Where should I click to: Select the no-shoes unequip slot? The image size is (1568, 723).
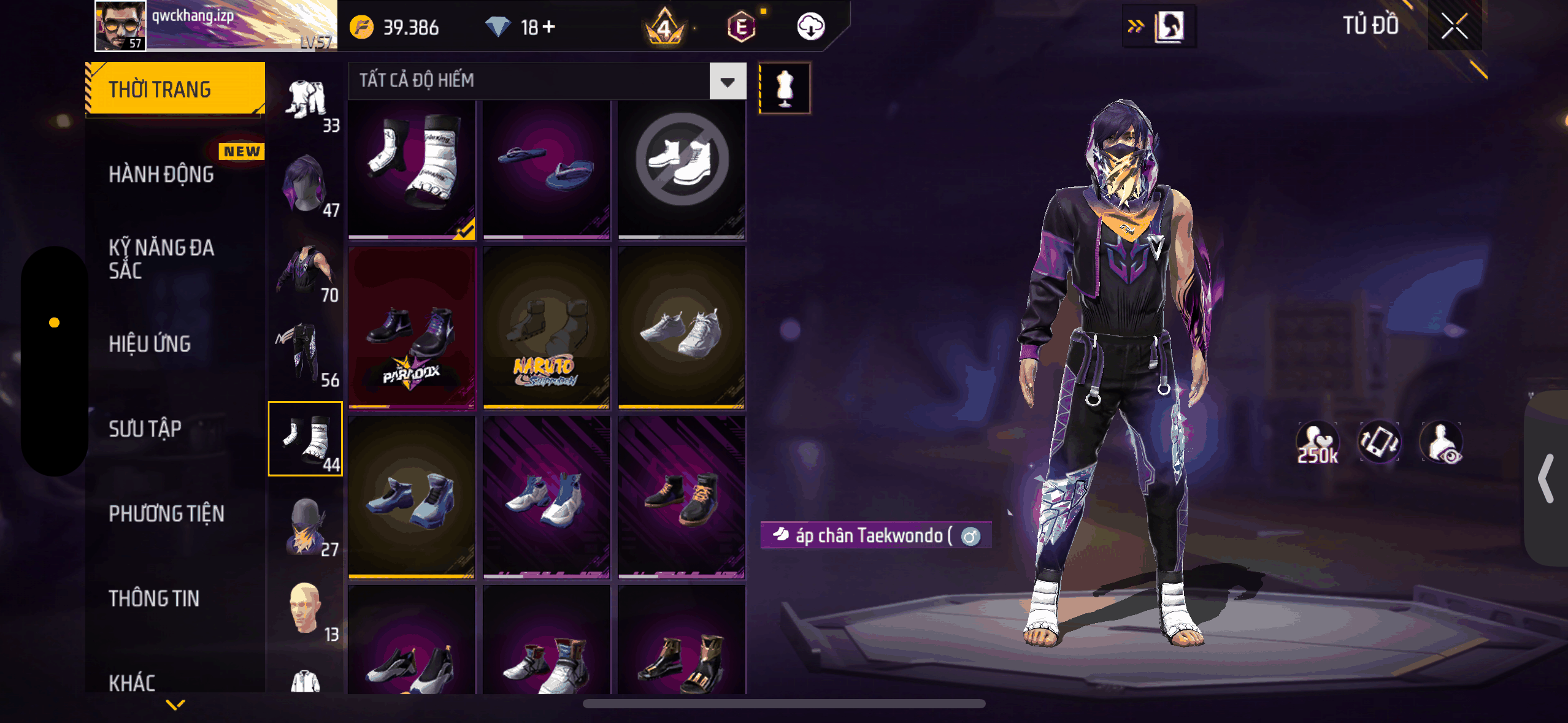click(682, 169)
